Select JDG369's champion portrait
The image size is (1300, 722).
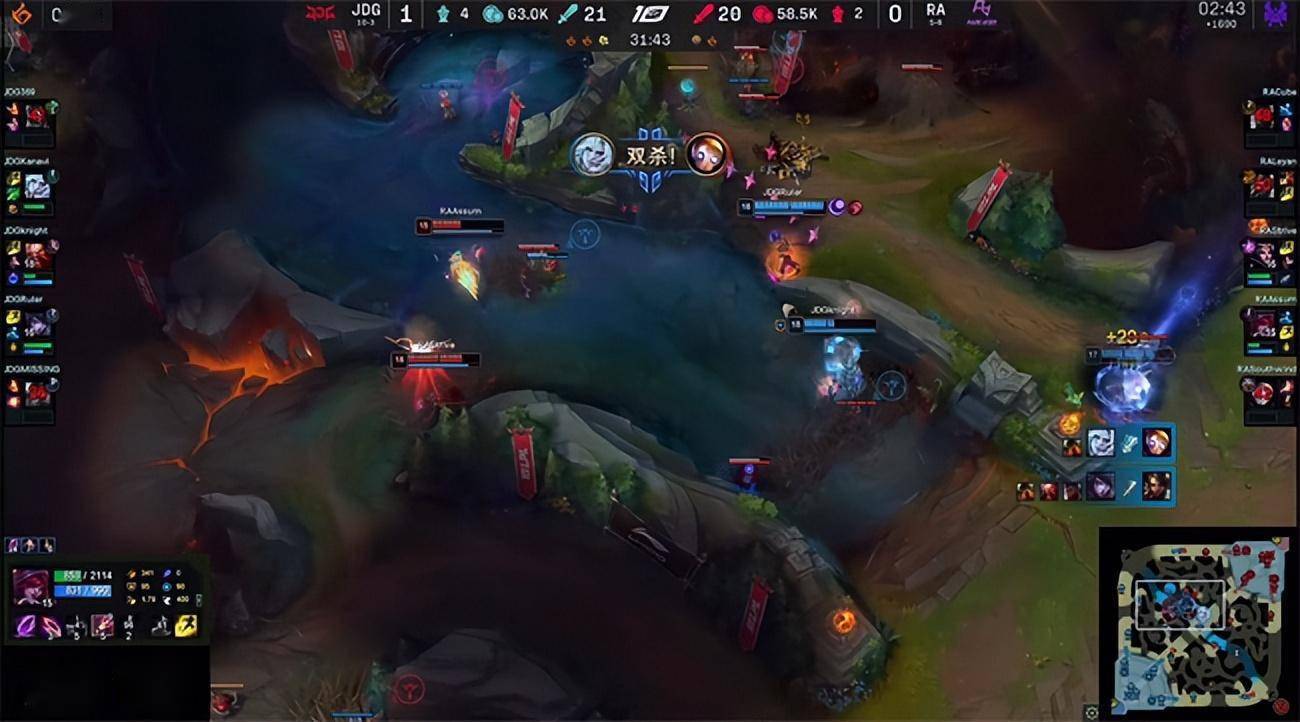[37, 116]
